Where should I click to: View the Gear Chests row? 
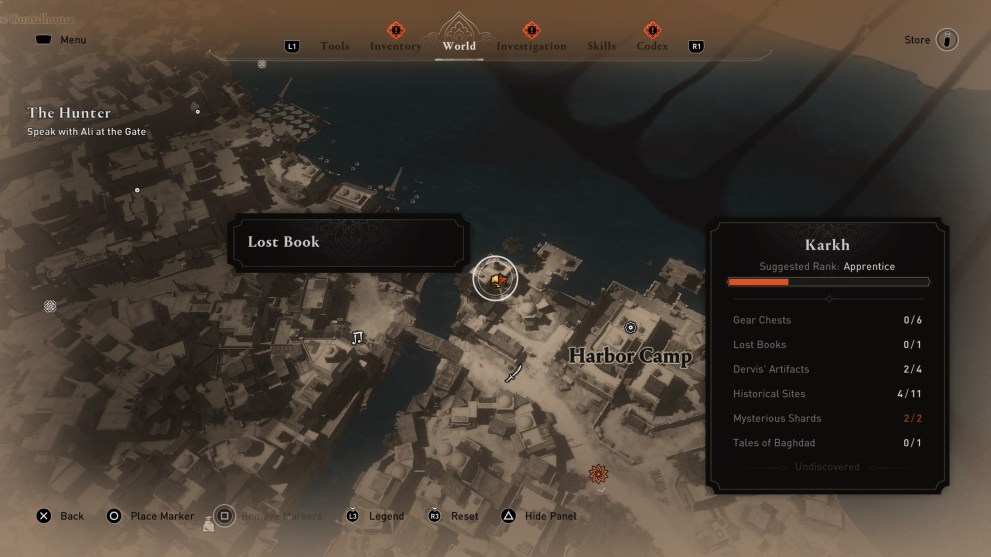(828, 320)
